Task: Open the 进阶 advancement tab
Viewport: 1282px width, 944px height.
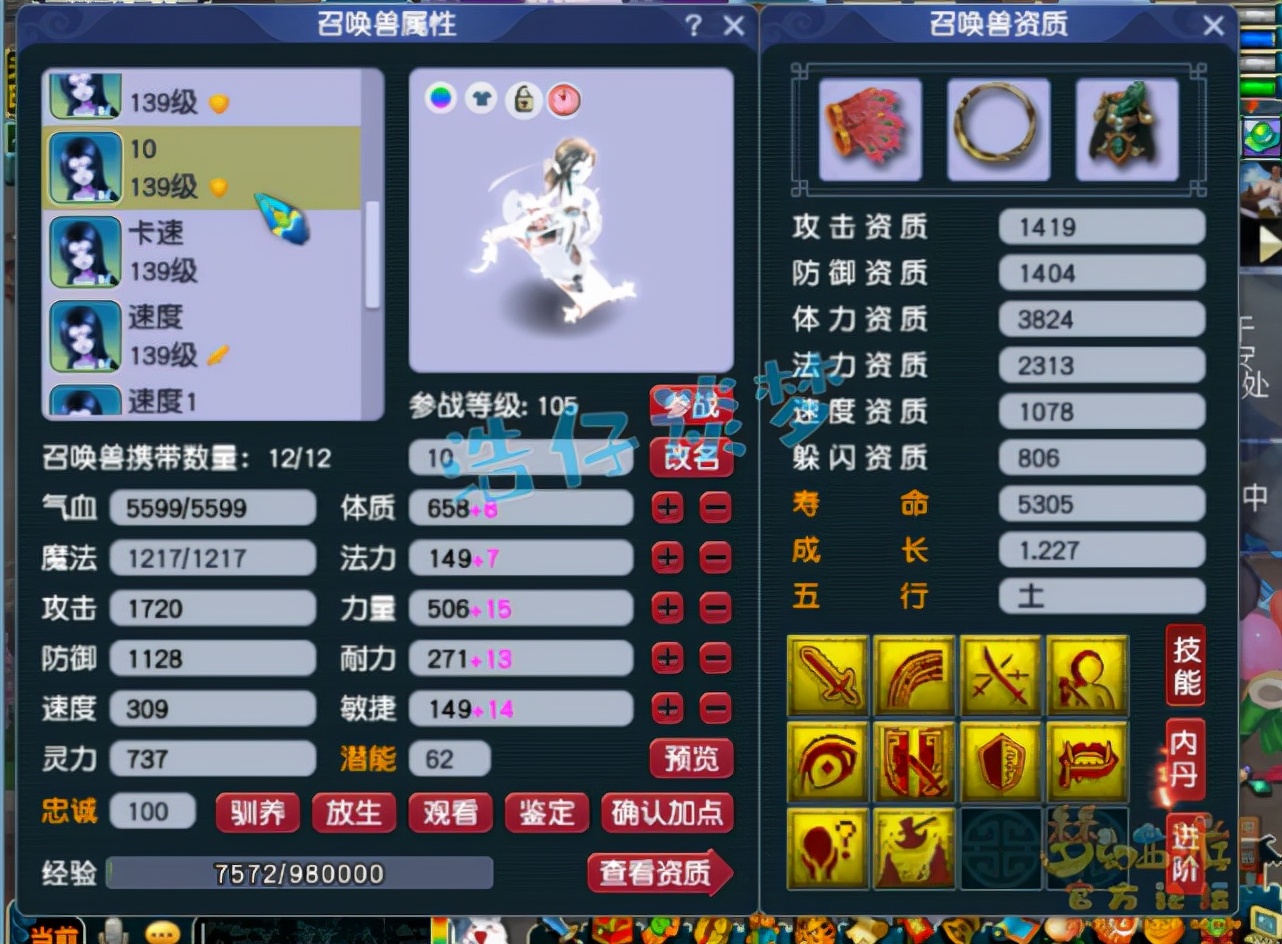Action: [1184, 849]
